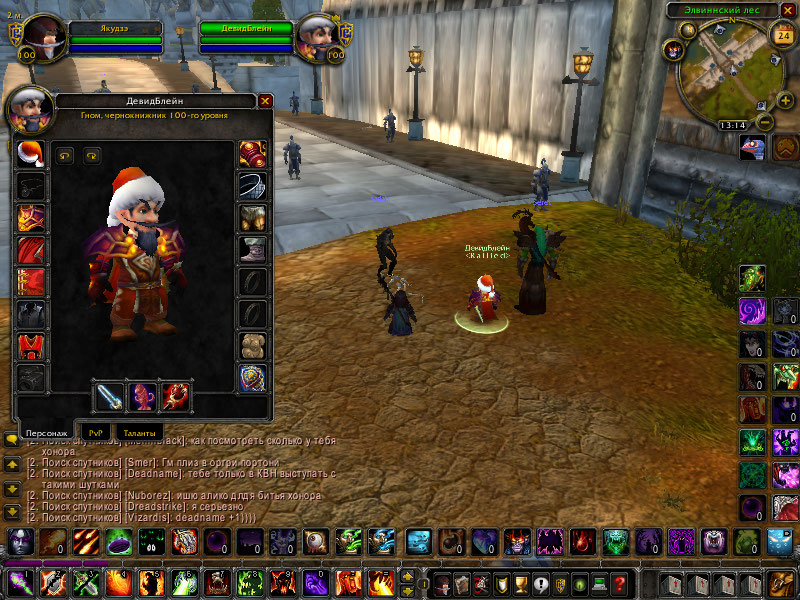
Task: Close the character window
Action: 265,101
